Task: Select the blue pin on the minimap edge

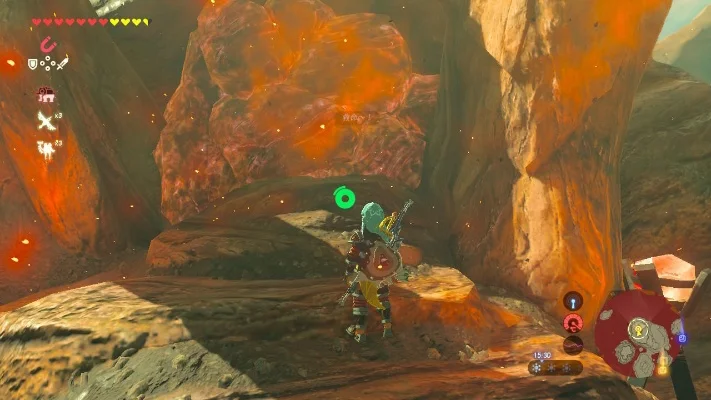Action: 682,338
